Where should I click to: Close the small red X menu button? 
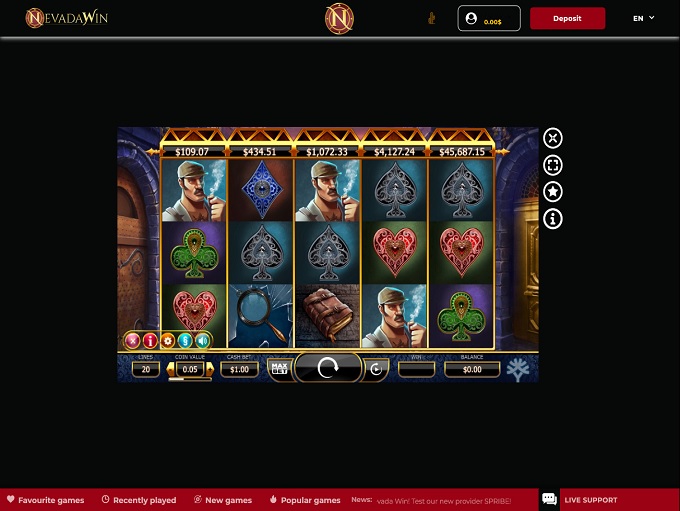[x=133, y=341]
